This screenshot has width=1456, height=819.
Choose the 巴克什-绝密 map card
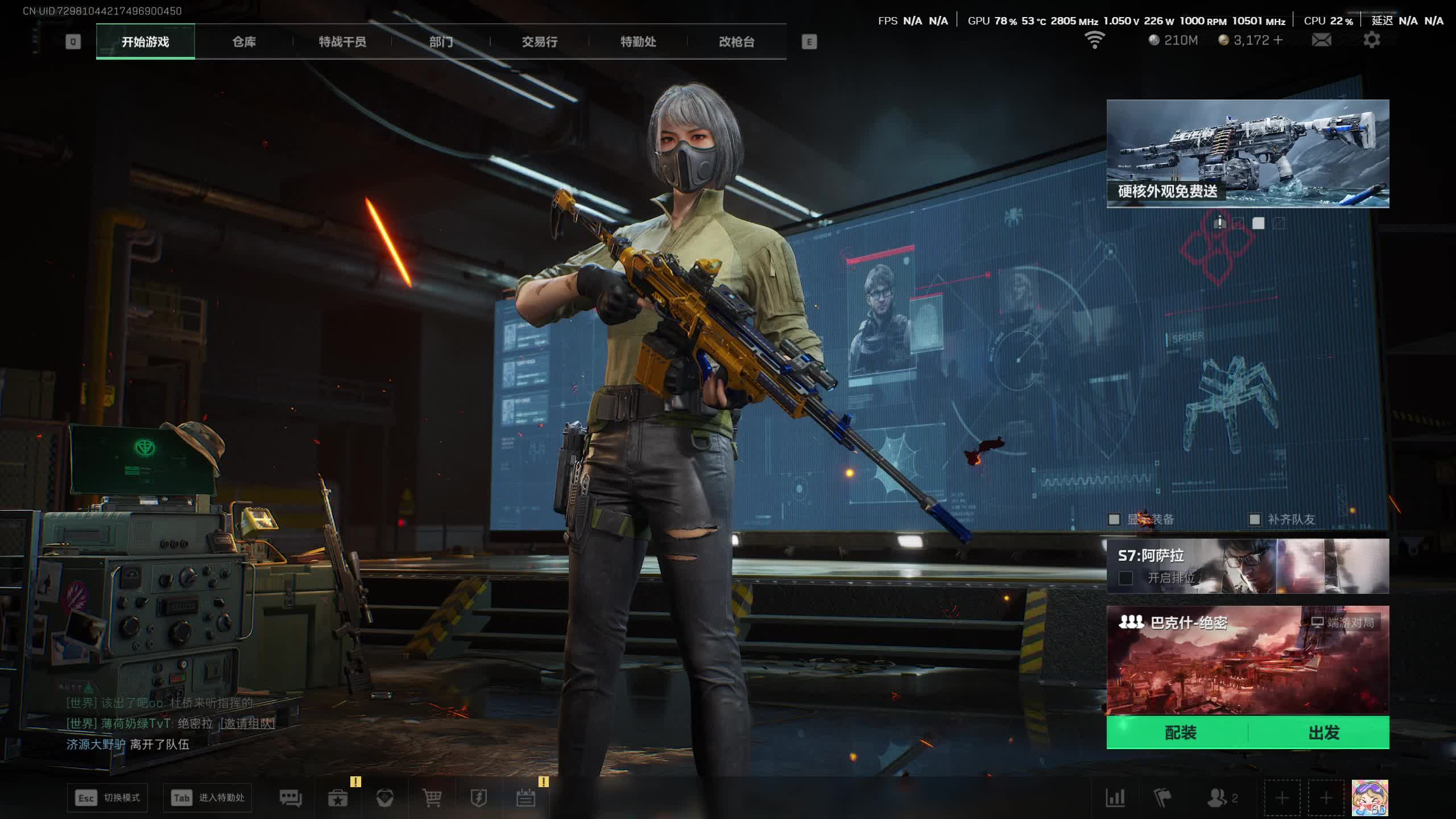(1247, 660)
